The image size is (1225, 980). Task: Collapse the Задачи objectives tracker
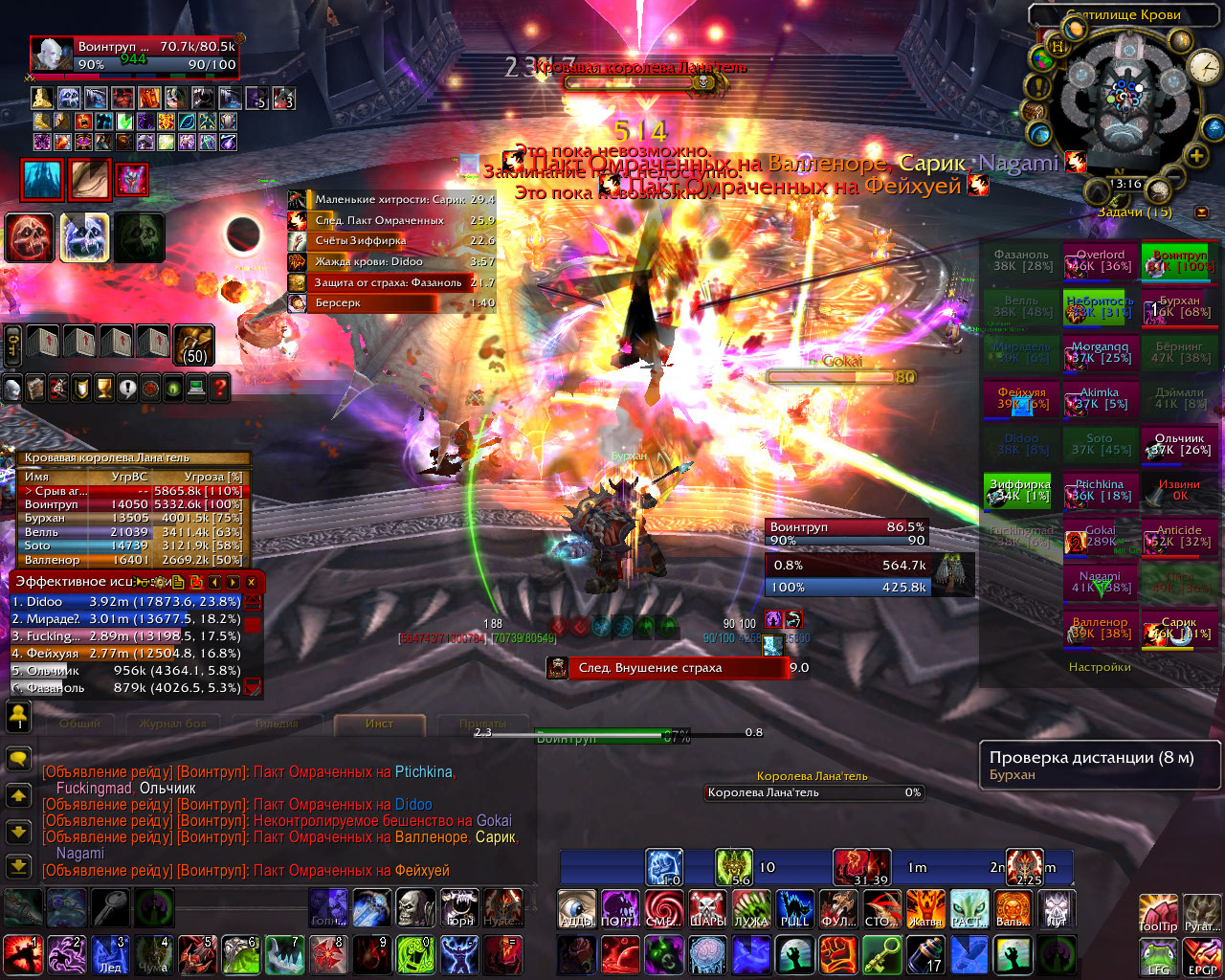point(1201,212)
